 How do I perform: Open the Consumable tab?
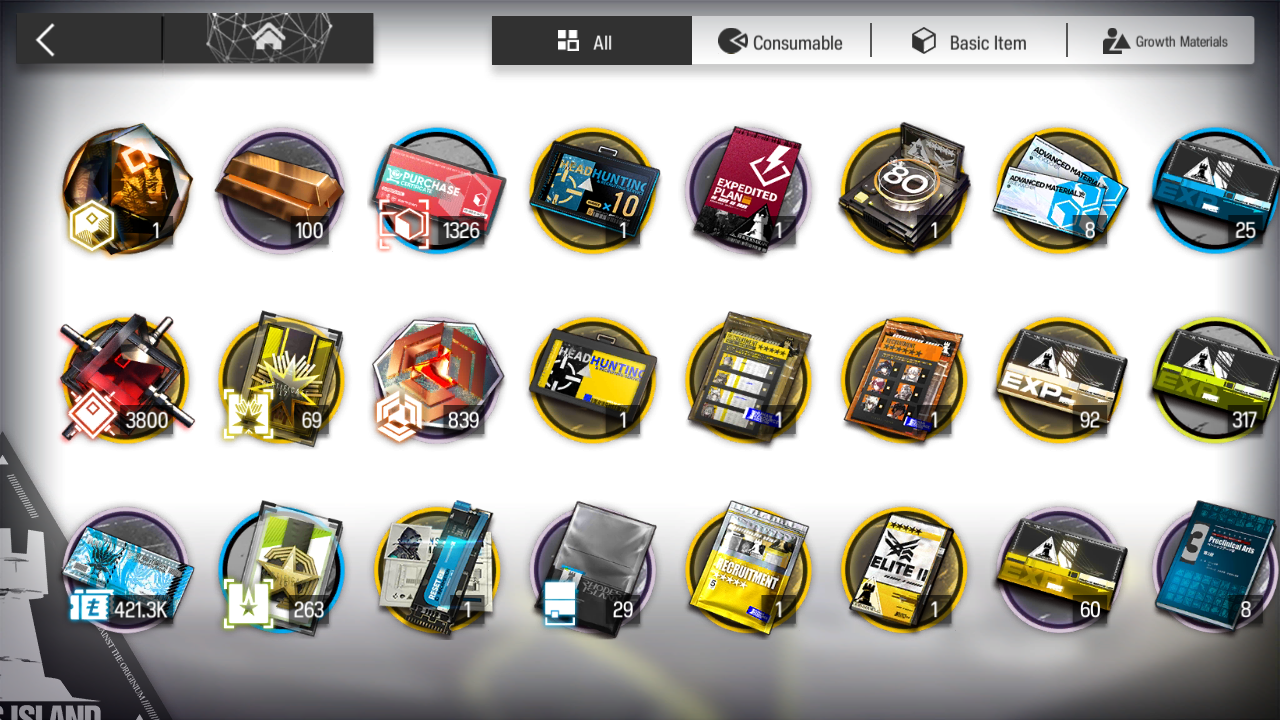(781, 42)
